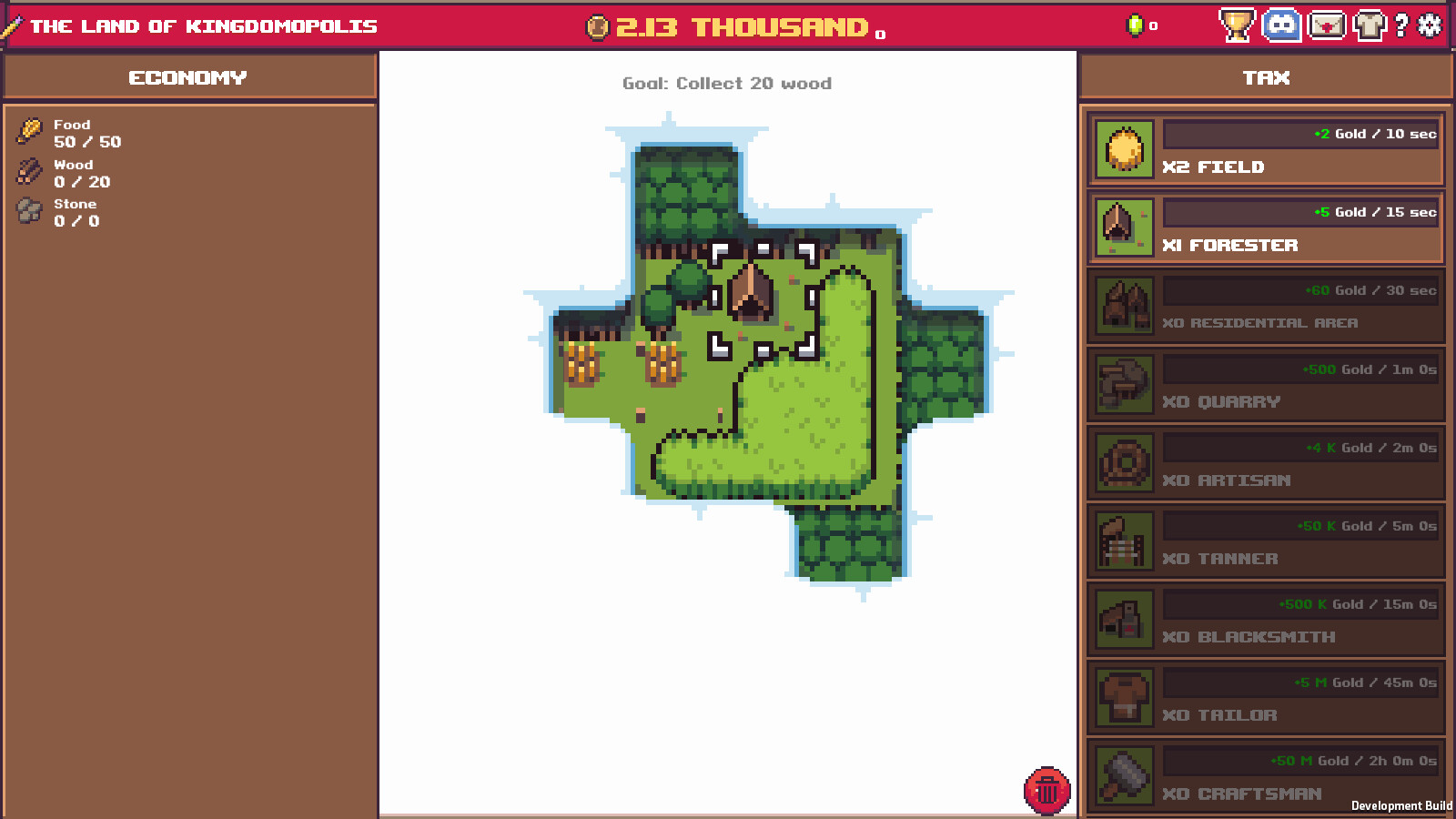Click the Forester hut icon
Screen dimensions: 1456x819
(x=1123, y=227)
